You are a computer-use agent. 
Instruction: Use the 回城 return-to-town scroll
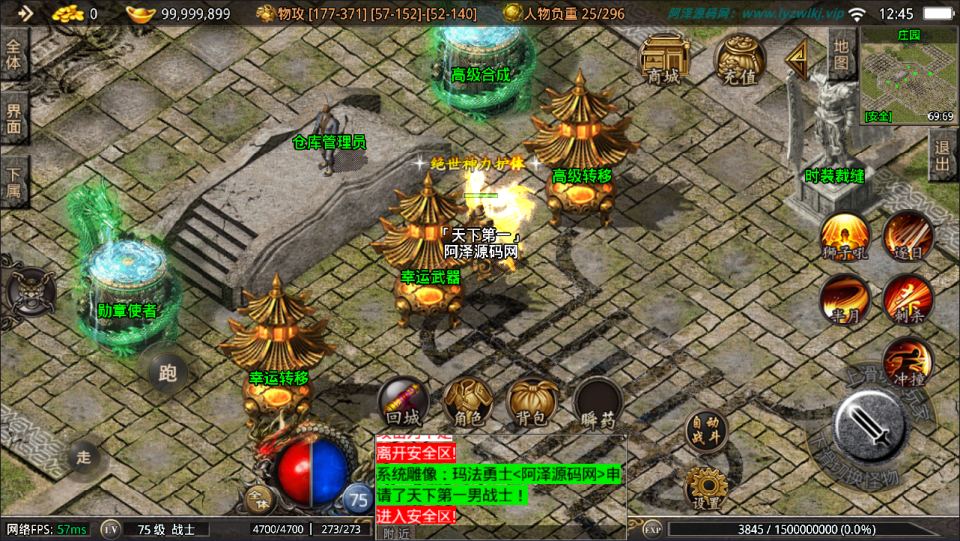[x=403, y=404]
